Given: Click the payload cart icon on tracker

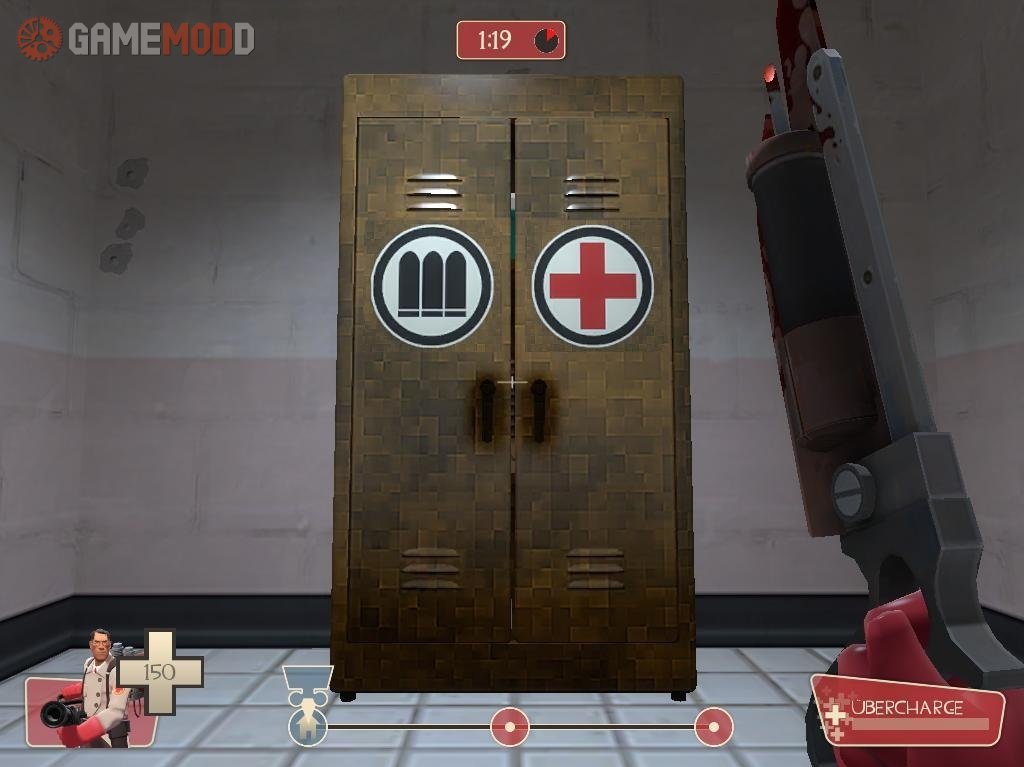Looking at the screenshot, I should pyautogui.click(x=307, y=682).
